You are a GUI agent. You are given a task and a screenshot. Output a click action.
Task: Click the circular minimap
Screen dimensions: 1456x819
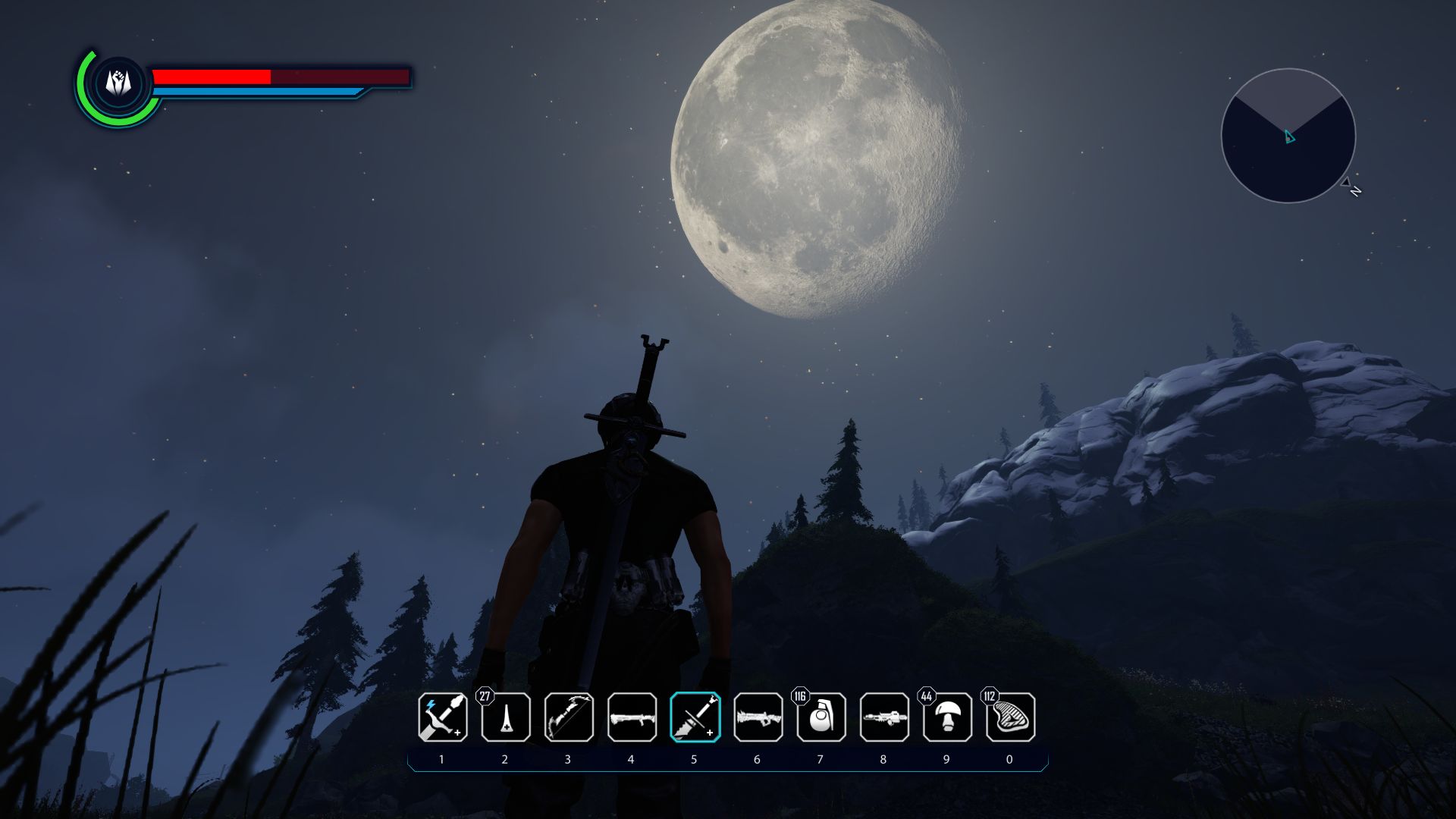[1288, 136]
